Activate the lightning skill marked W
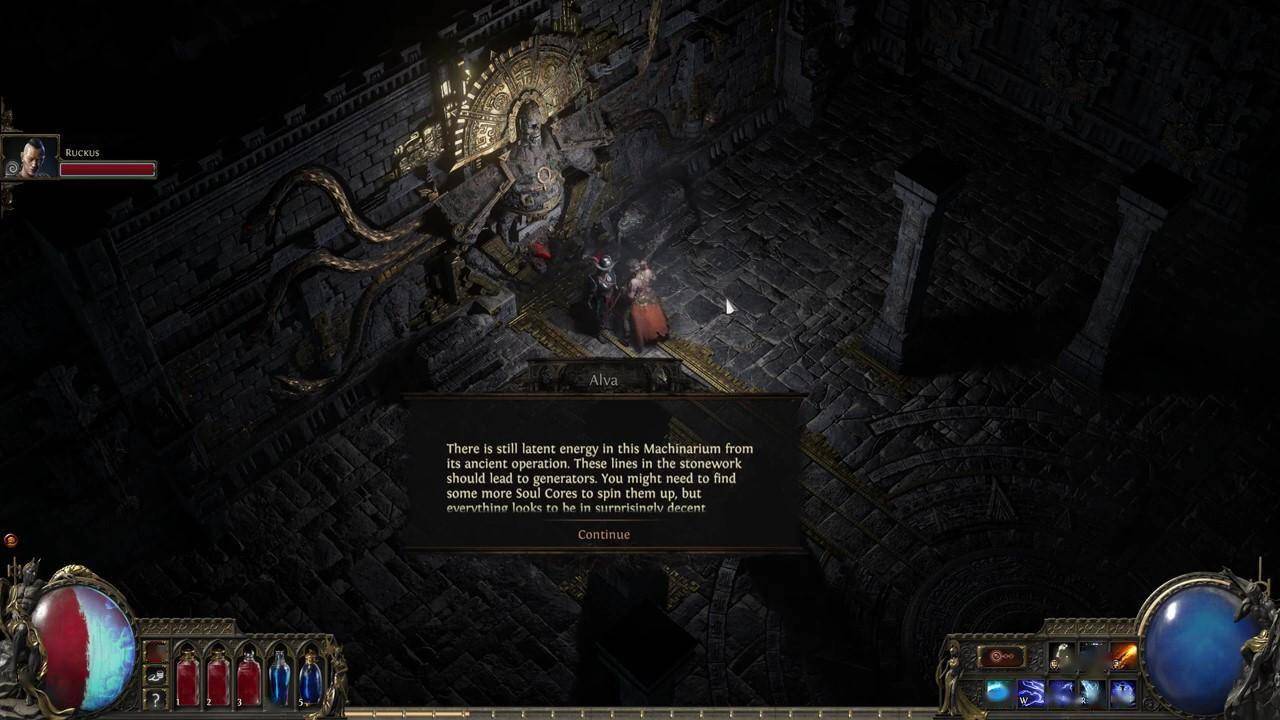 tap(1030, 692)
